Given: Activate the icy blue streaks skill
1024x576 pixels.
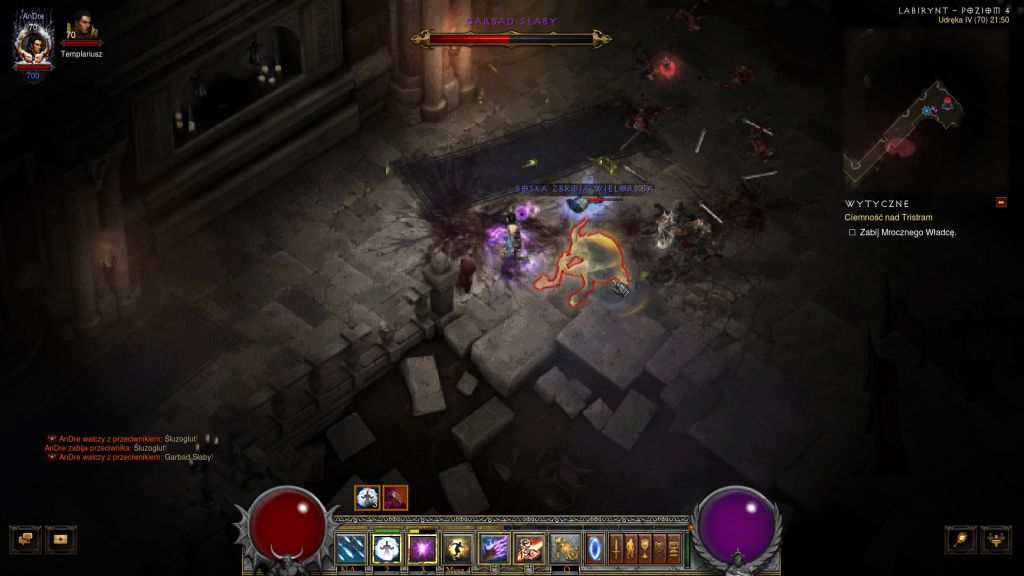Looking at the screenshot, I should pyautogui.click(x=351, y=548).
